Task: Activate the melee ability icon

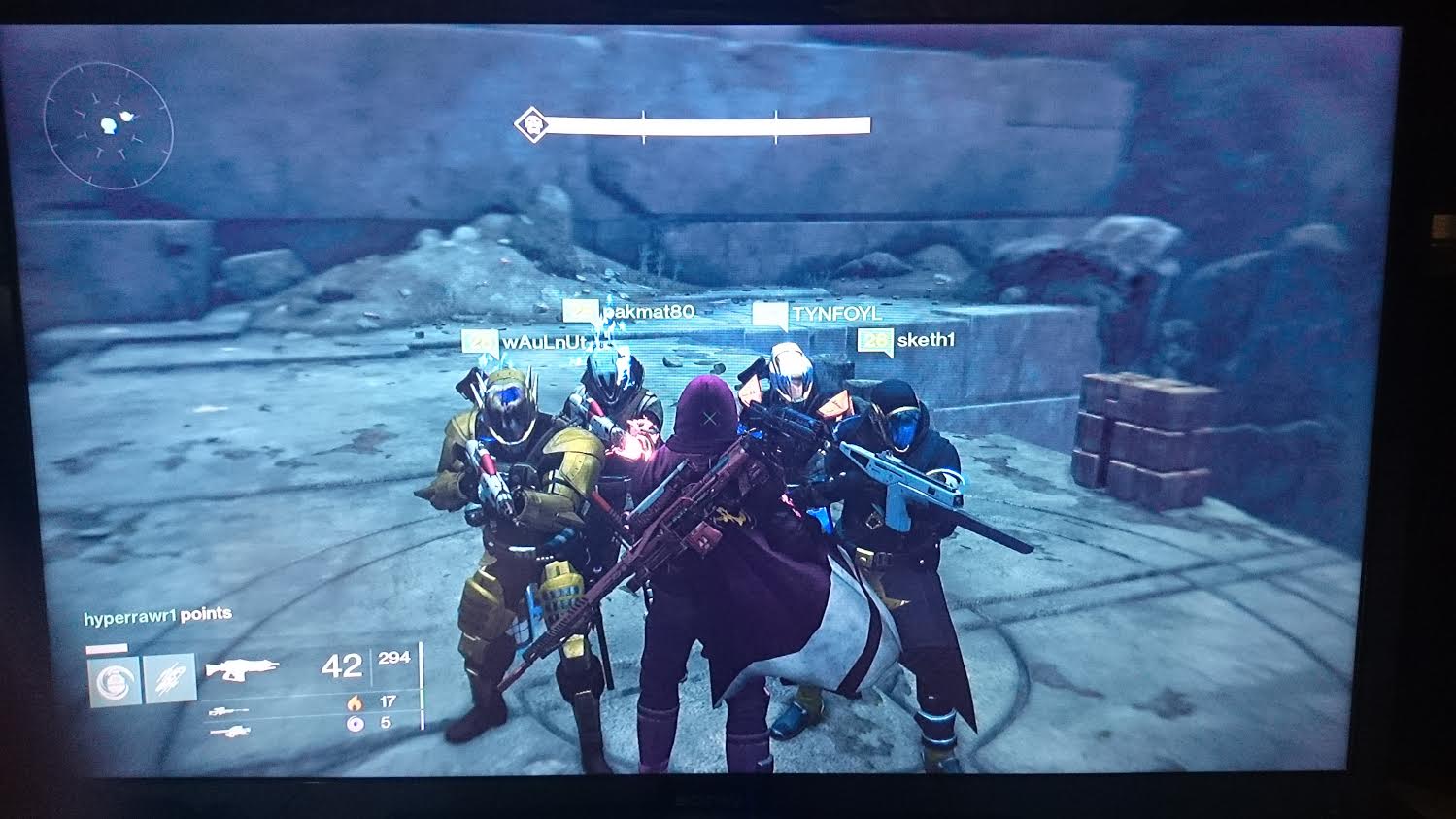Action: 170,680
